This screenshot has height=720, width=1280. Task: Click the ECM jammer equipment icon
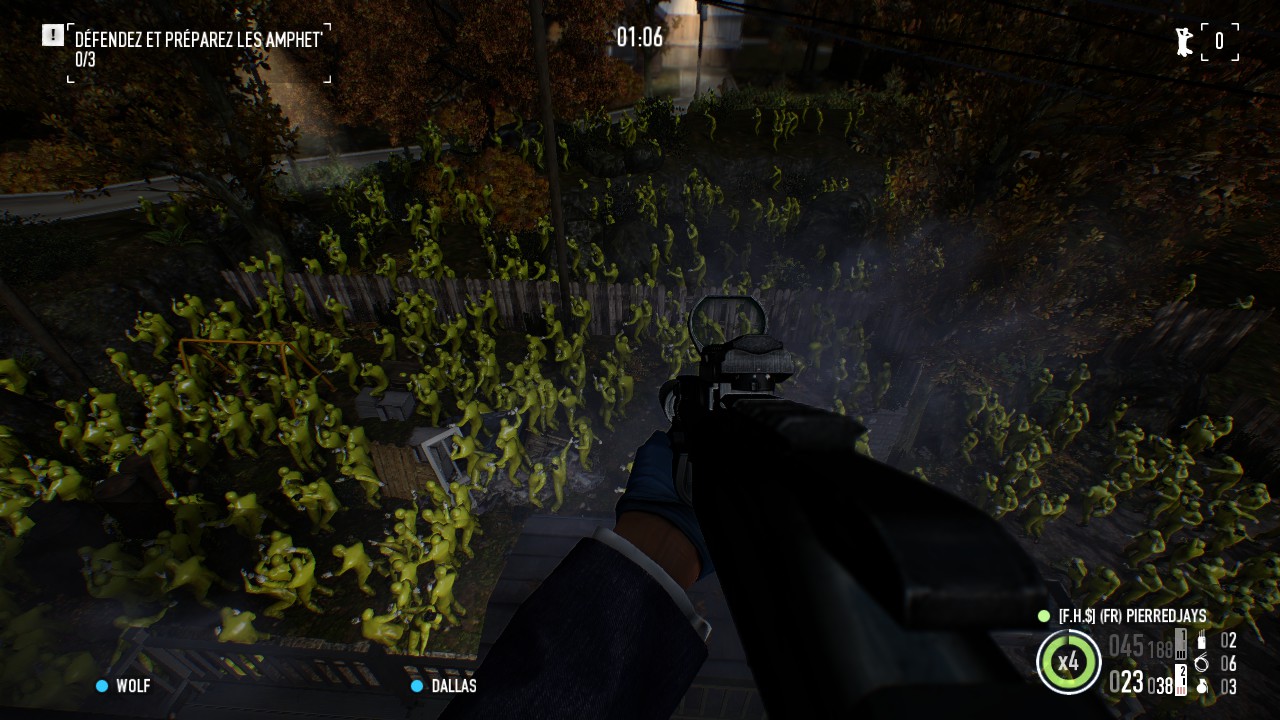[1201, 641]
